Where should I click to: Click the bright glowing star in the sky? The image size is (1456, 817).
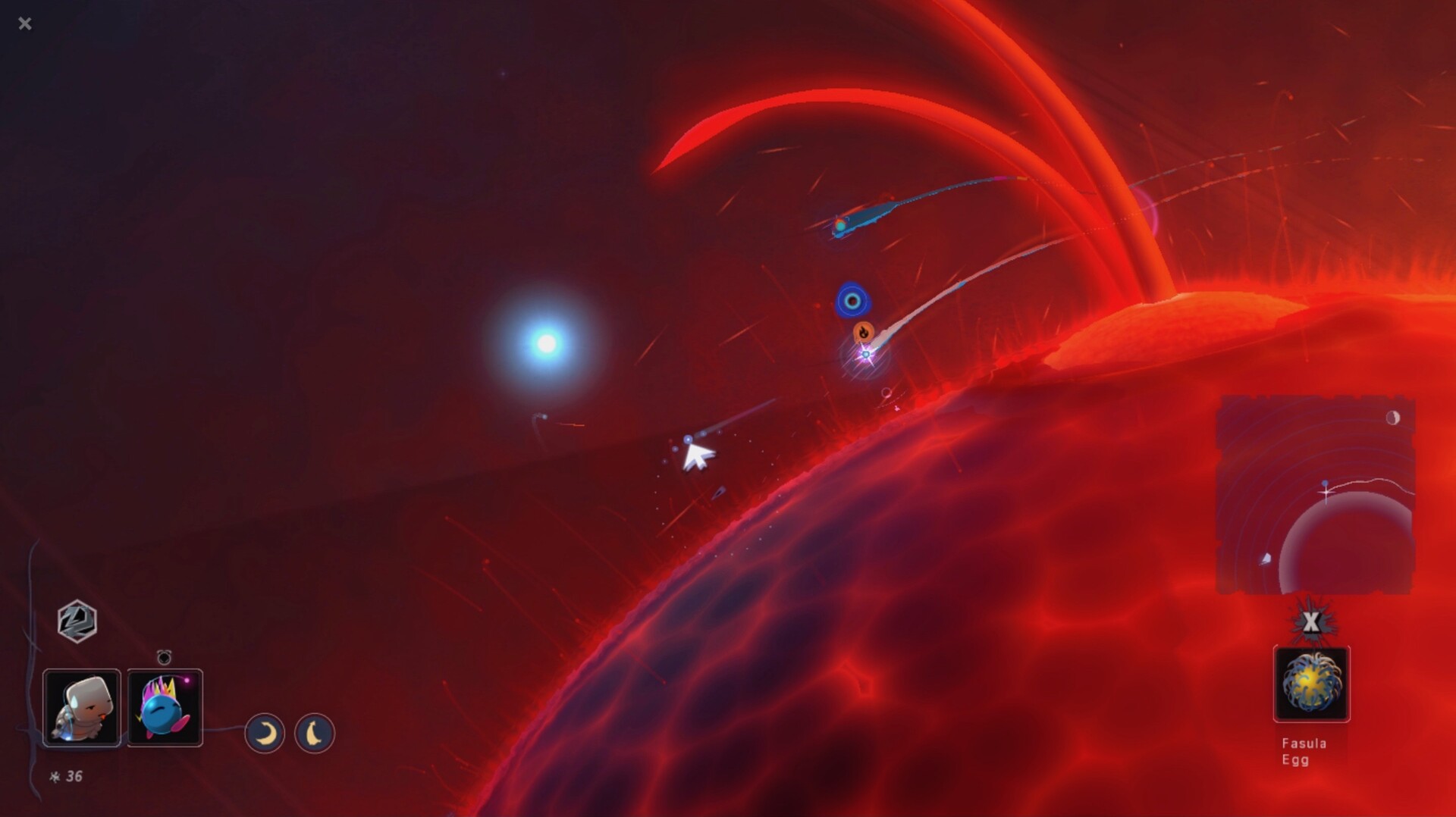tap(545, 342)
